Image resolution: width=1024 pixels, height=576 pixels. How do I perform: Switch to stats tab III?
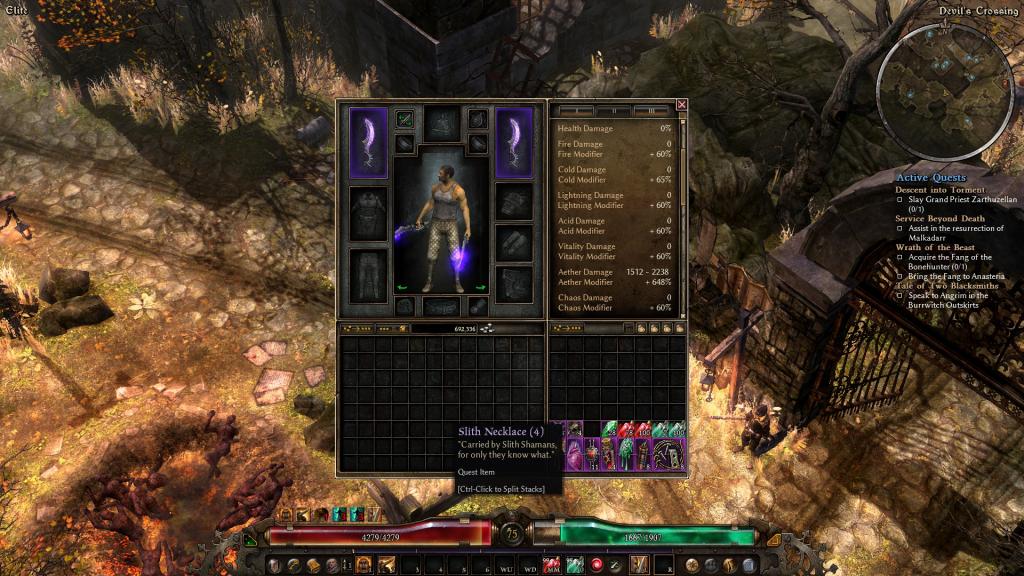[x=651, y=110]
